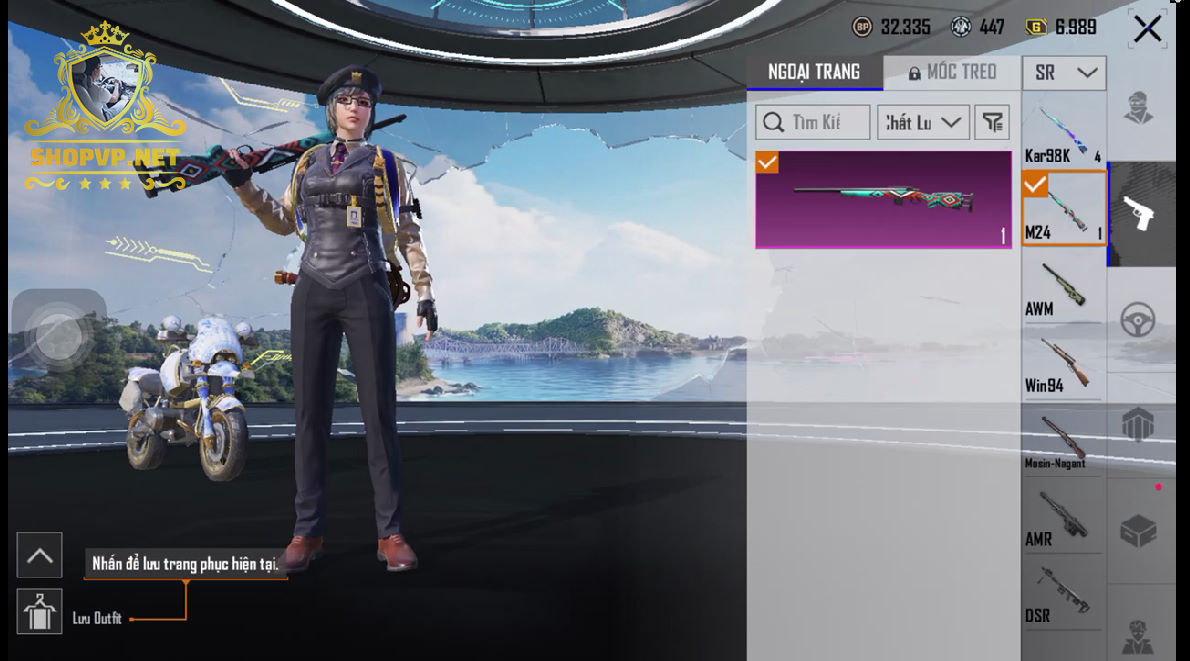Viewport: 1190px width, 661px height.
Task: Save the current outfit with Lưu Outfit
Action: (x=40, y=612)
